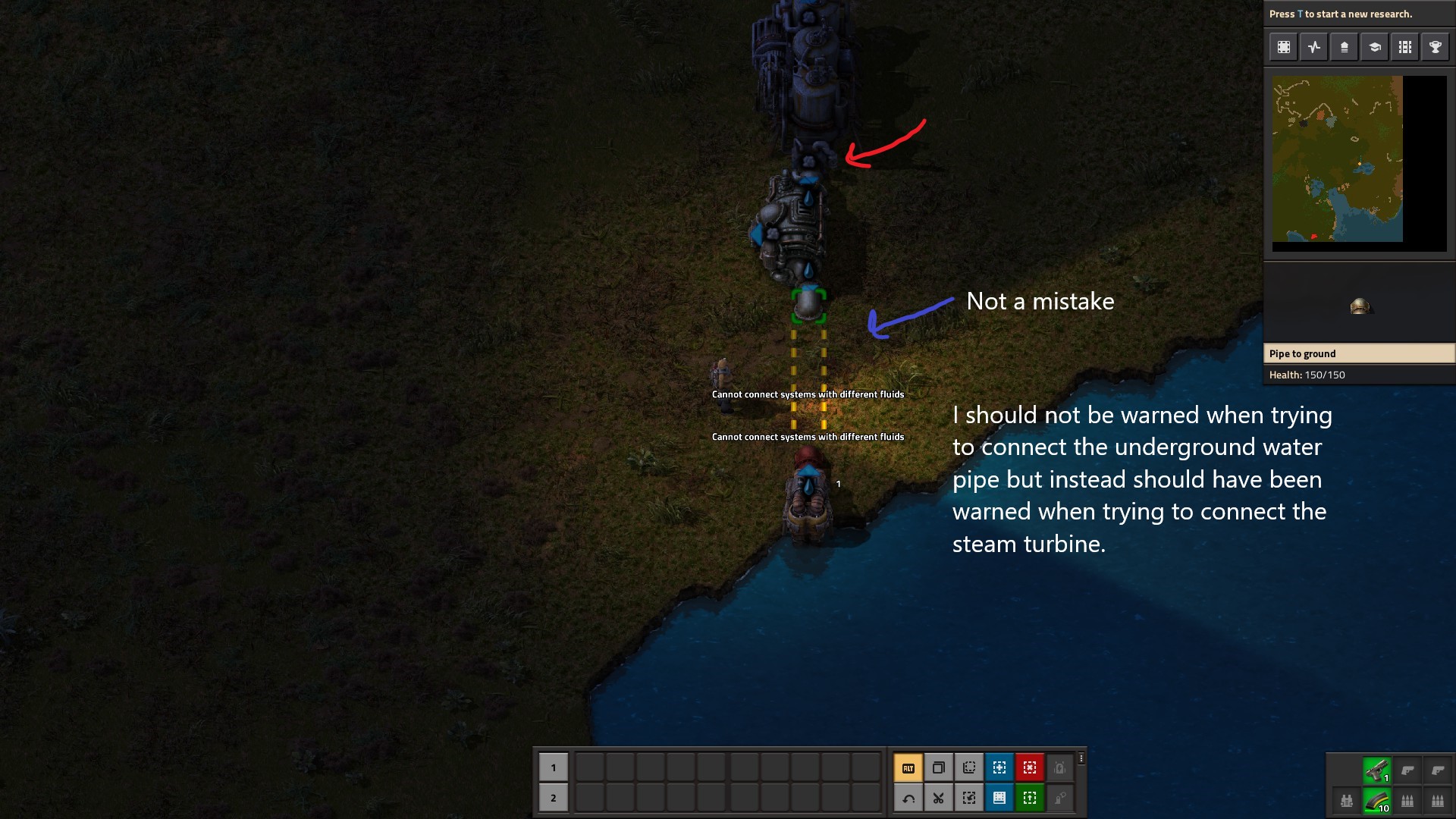Open the blueprint library

[1284, 46]
